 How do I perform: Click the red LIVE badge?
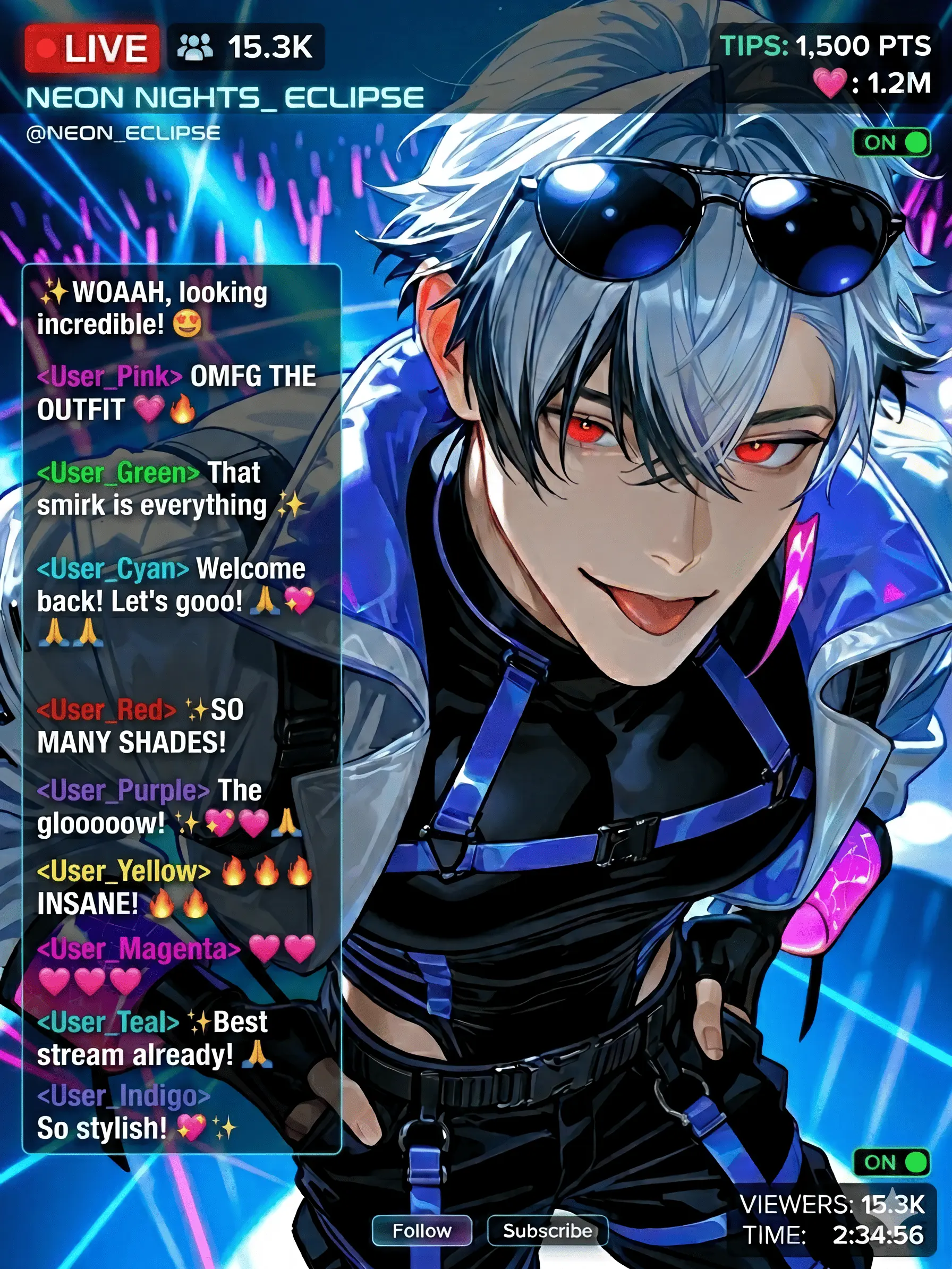pyautogui.click(x=92, y=49)
